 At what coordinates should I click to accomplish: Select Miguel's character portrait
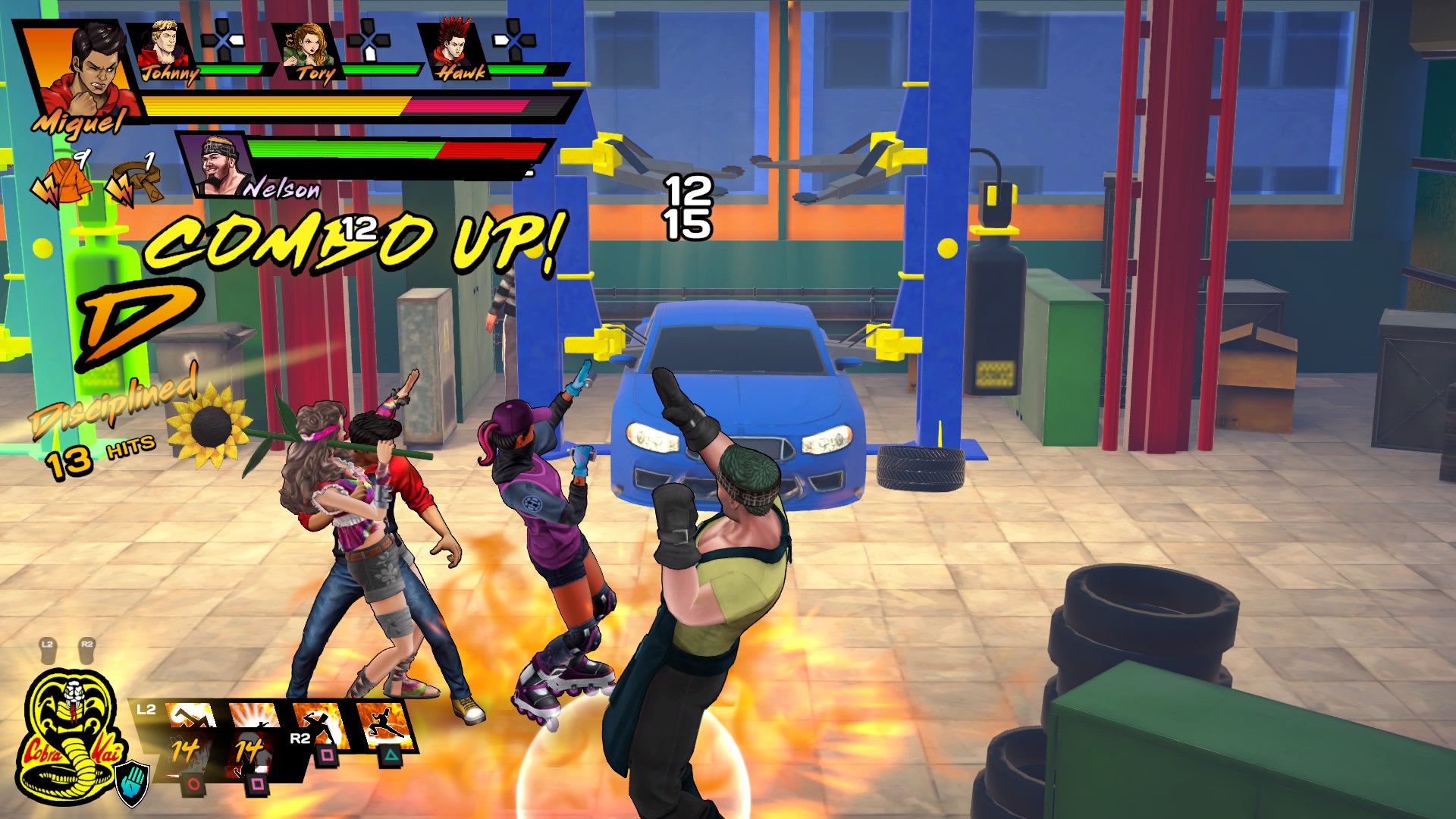click(x=81, y=72)
